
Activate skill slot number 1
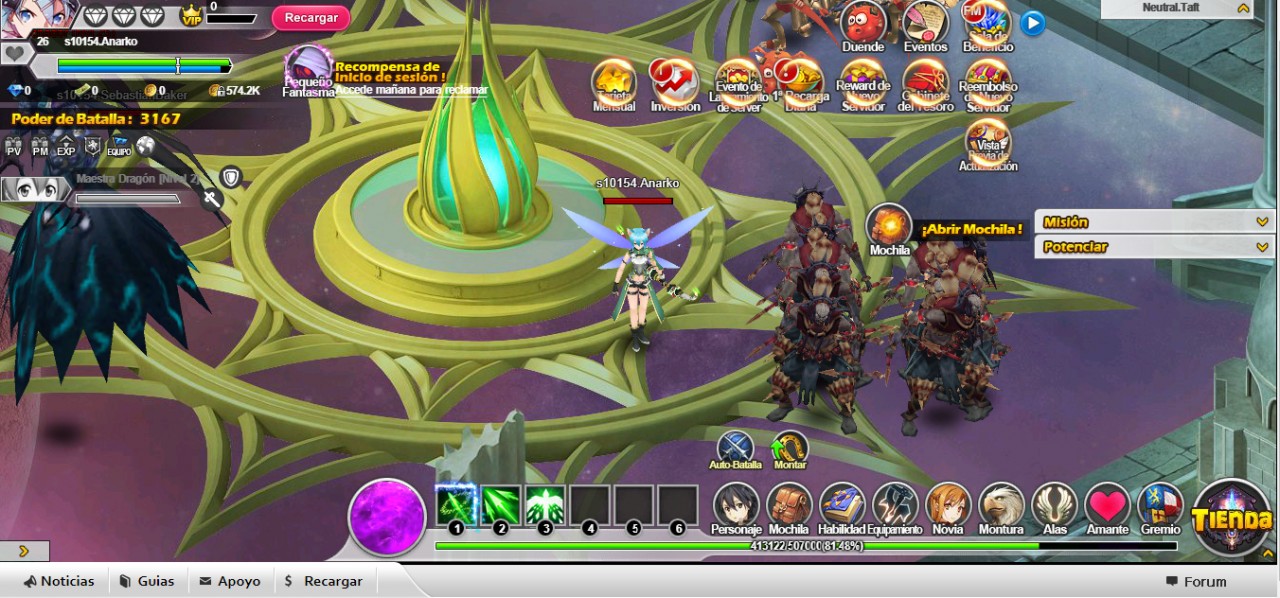456,505
